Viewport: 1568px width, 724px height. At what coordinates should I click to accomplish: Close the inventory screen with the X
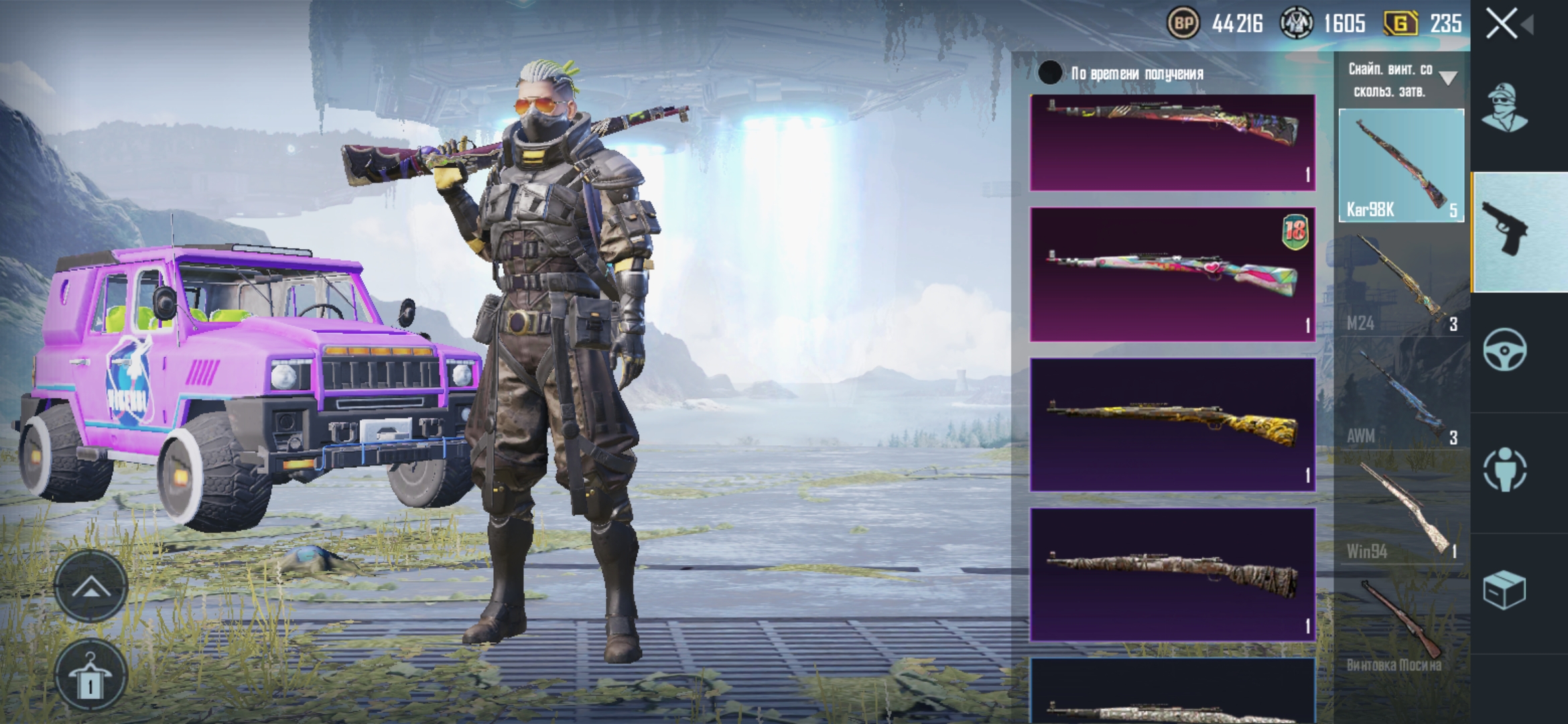coord(1502,24)
